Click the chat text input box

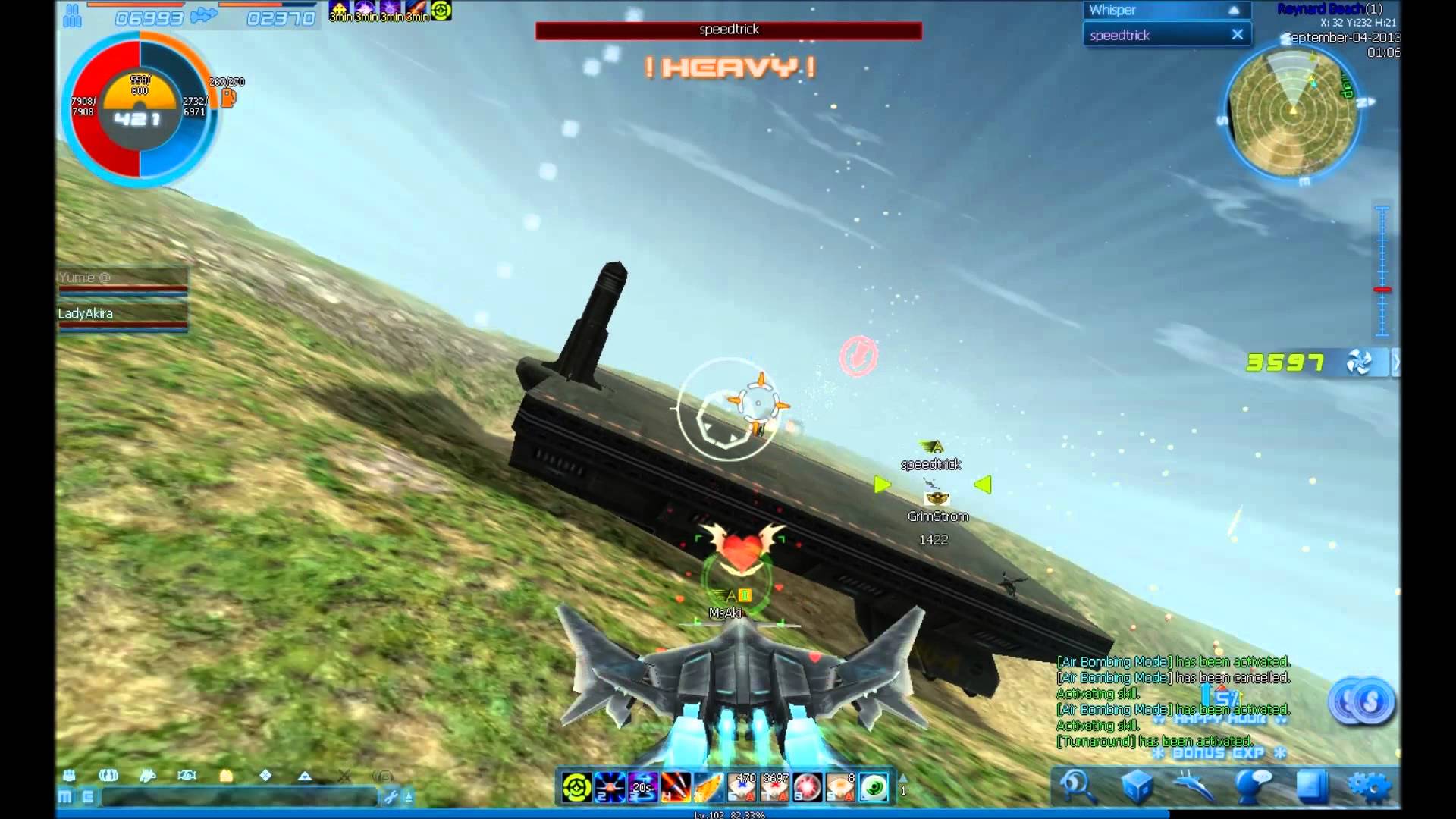click(x=239, y=797)
